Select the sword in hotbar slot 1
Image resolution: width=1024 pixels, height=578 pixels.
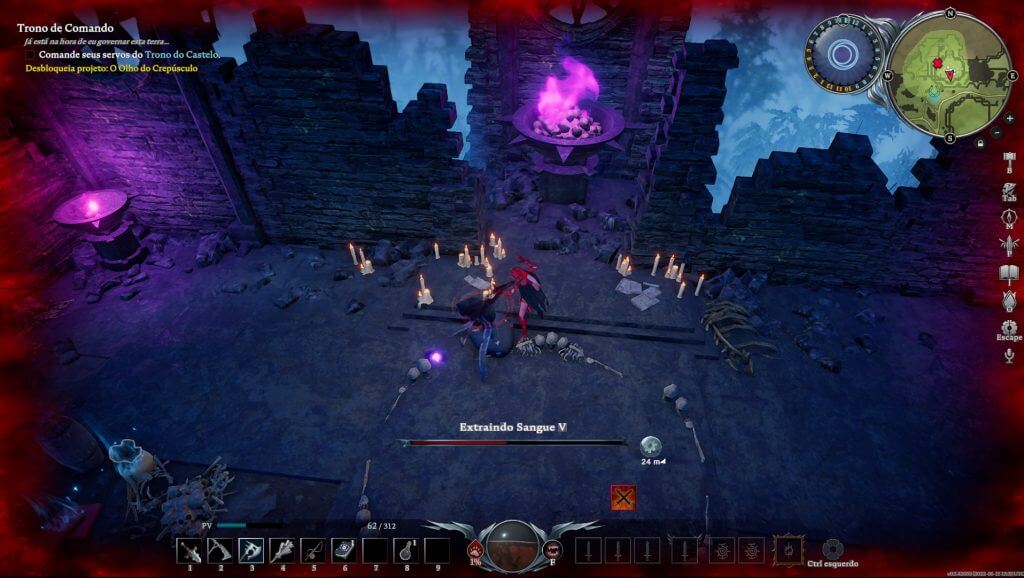click(189, 551)
